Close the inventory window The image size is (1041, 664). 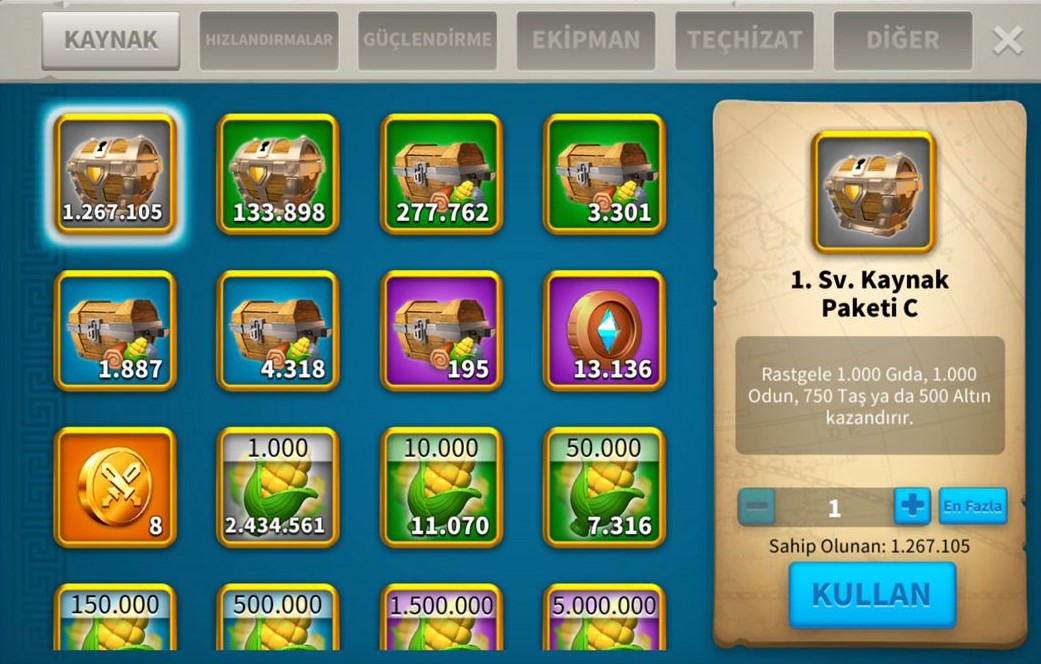click(1007, 40)
